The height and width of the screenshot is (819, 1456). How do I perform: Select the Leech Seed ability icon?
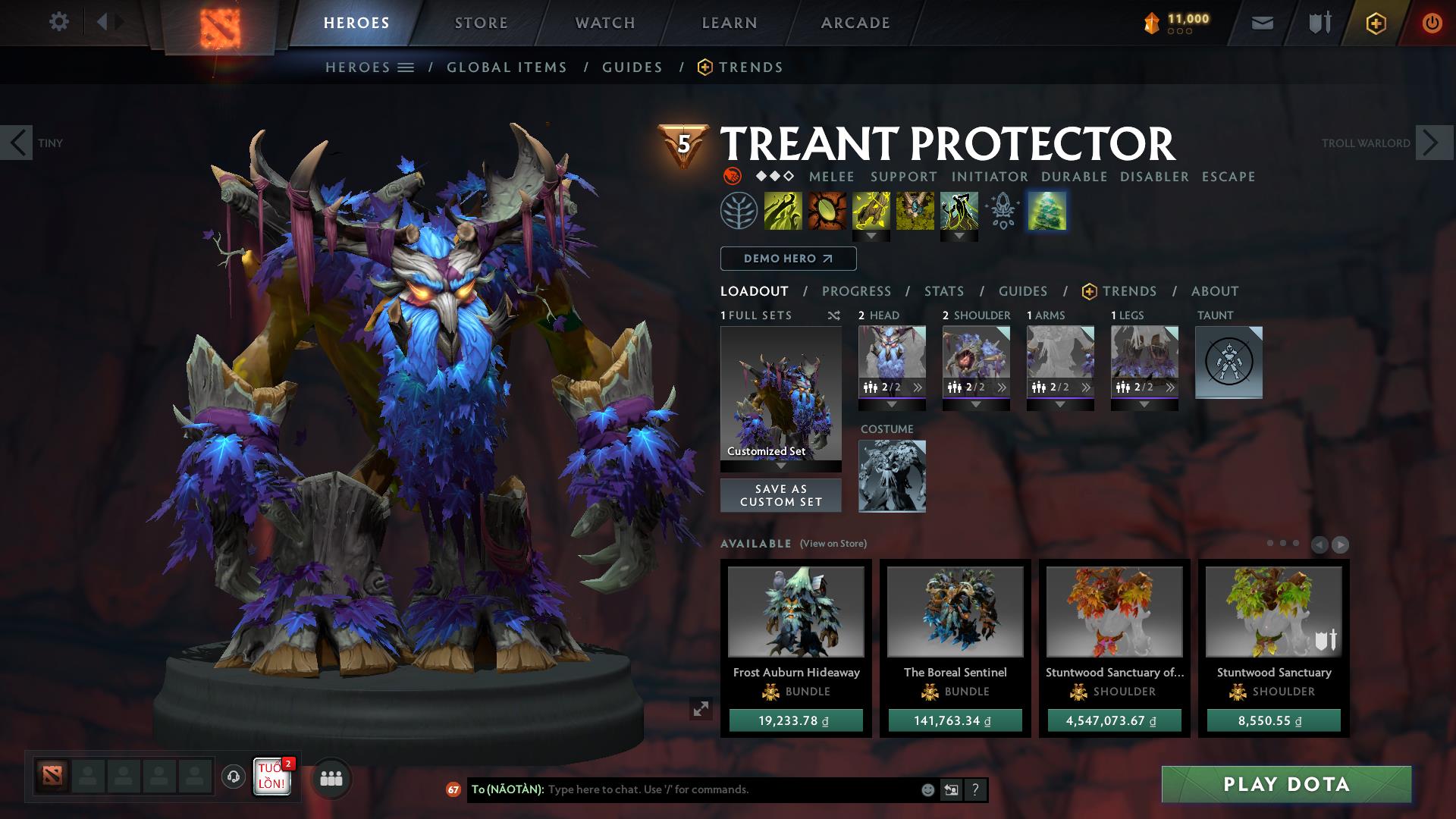tap(826, 212)
